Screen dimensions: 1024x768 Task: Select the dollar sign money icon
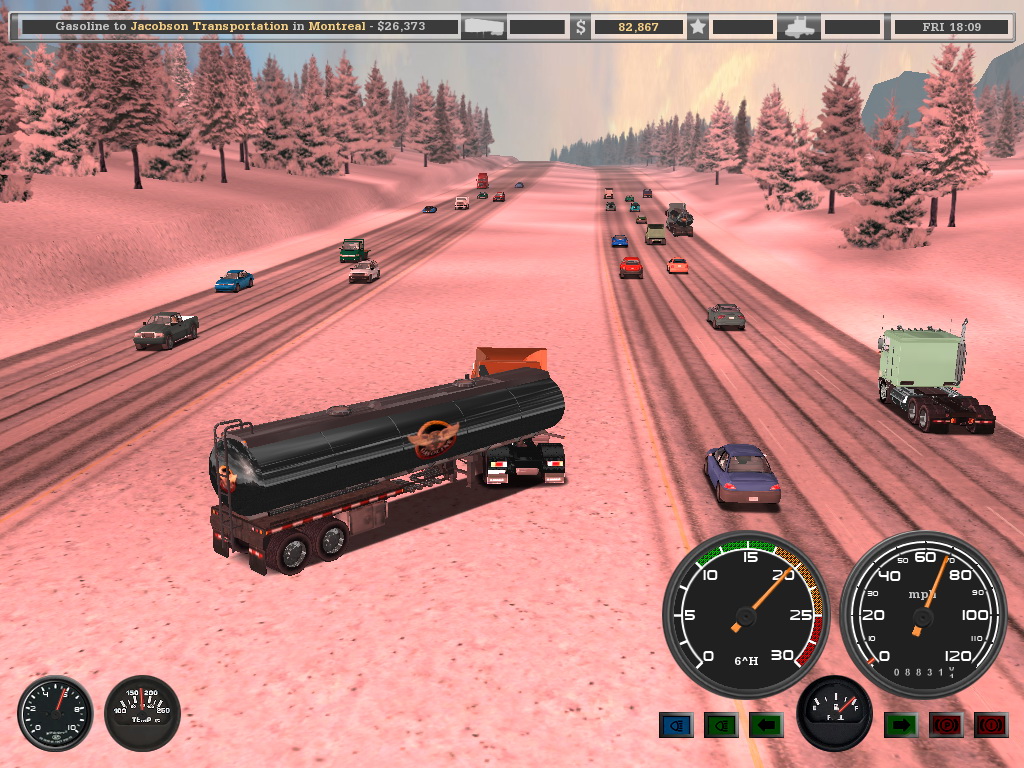pyautogui.click(x=580, y=27)
